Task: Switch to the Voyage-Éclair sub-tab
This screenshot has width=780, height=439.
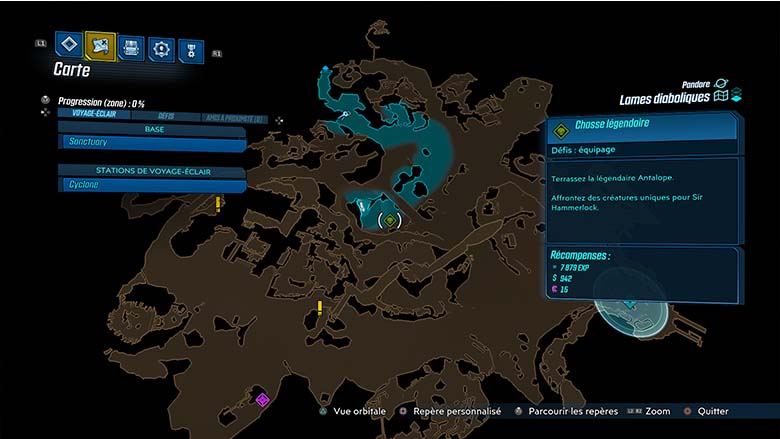Action: point(90,114)
